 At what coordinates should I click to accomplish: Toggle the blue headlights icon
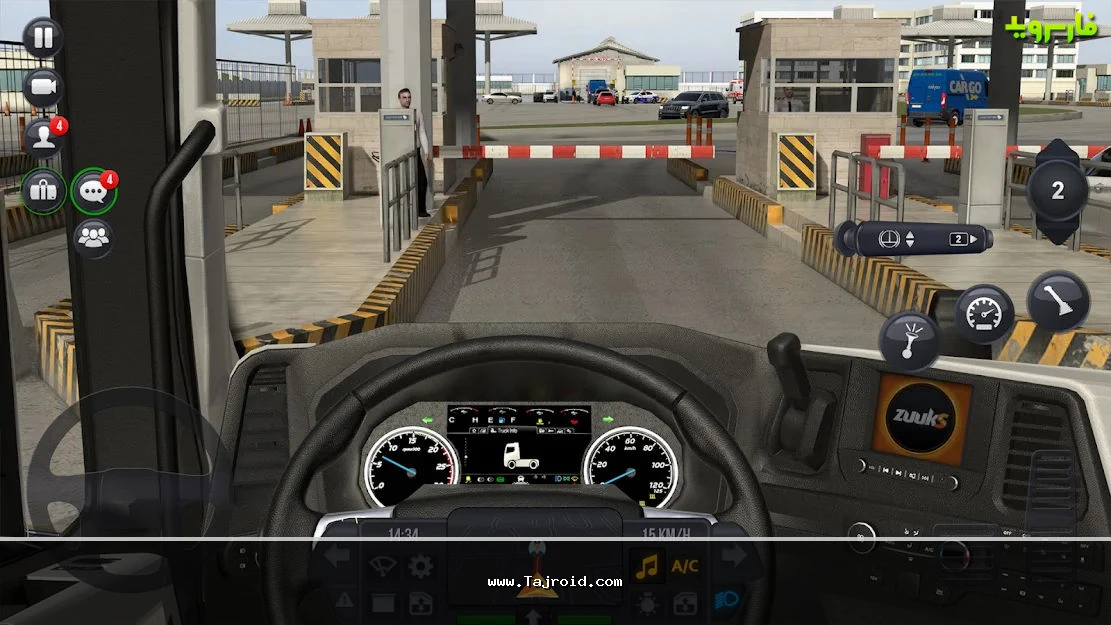(x=727, y=602)
